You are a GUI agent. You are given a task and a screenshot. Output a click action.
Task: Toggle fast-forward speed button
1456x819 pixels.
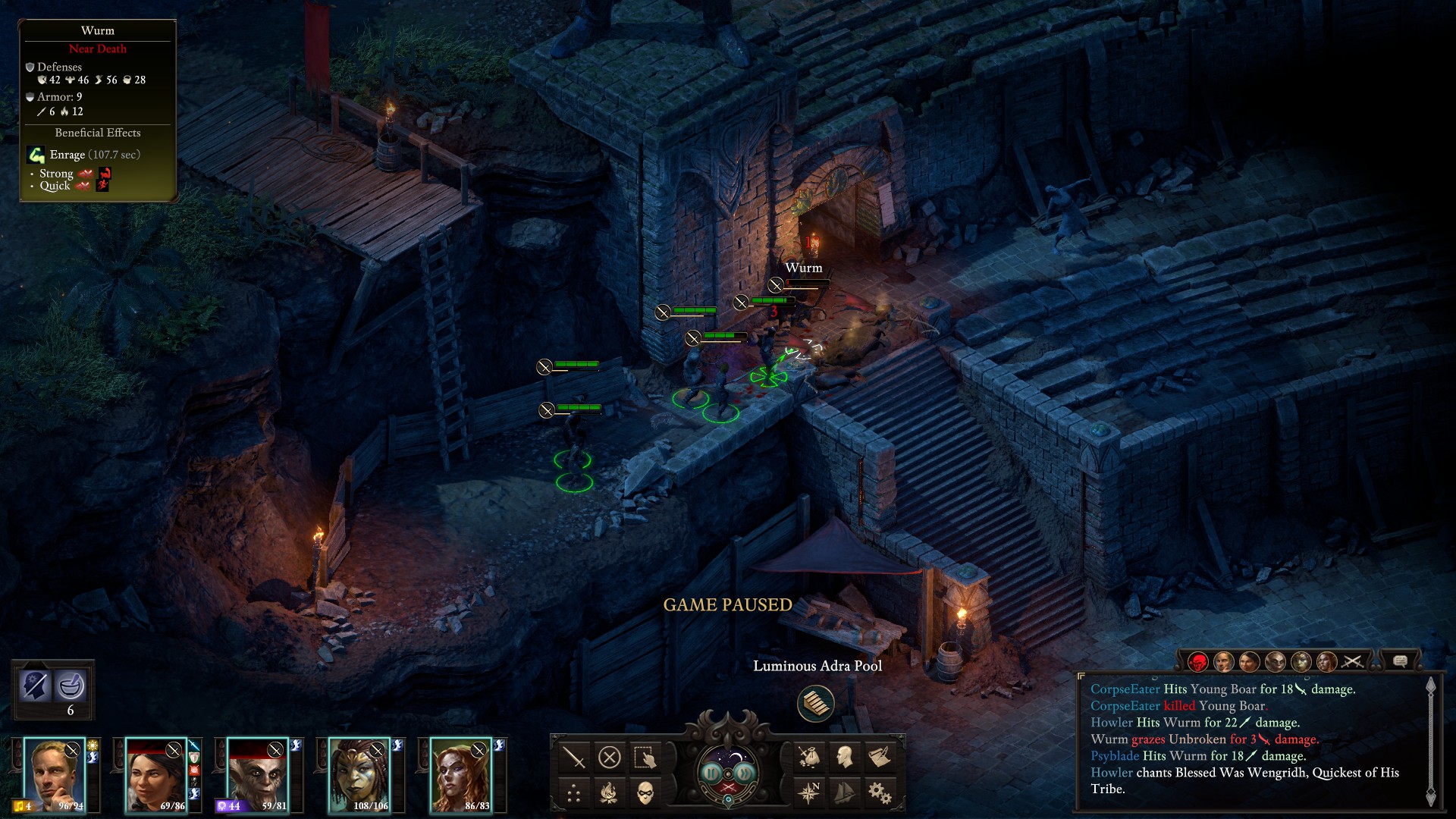point(745,773)
